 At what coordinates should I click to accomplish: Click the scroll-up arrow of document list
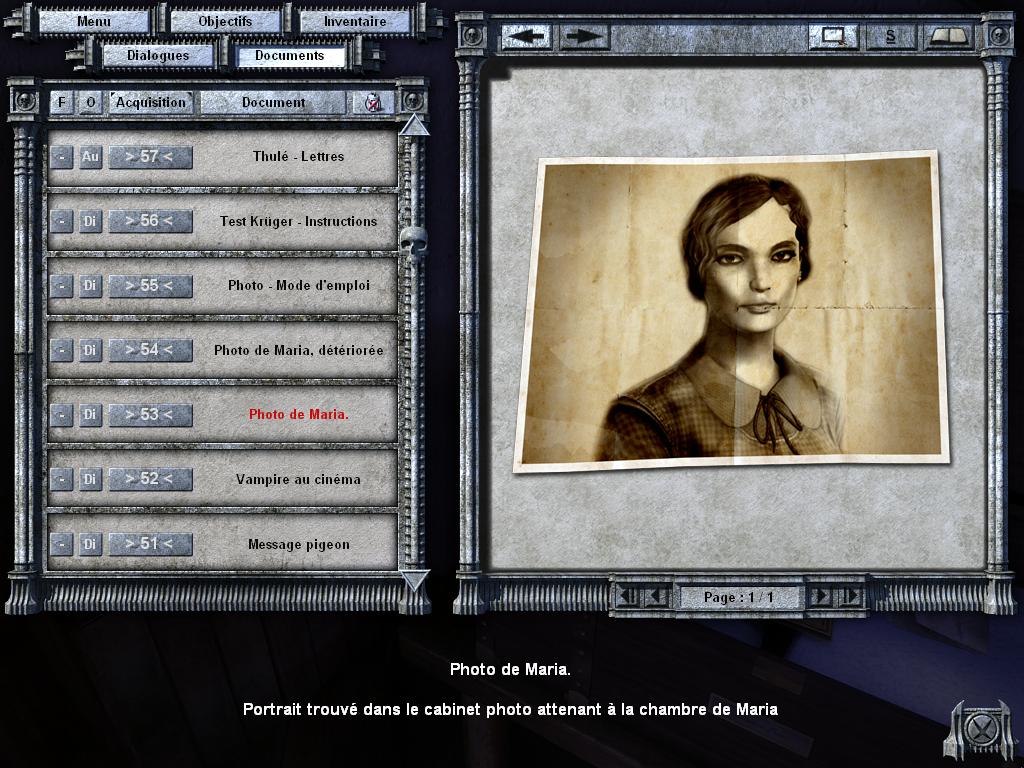414,125
